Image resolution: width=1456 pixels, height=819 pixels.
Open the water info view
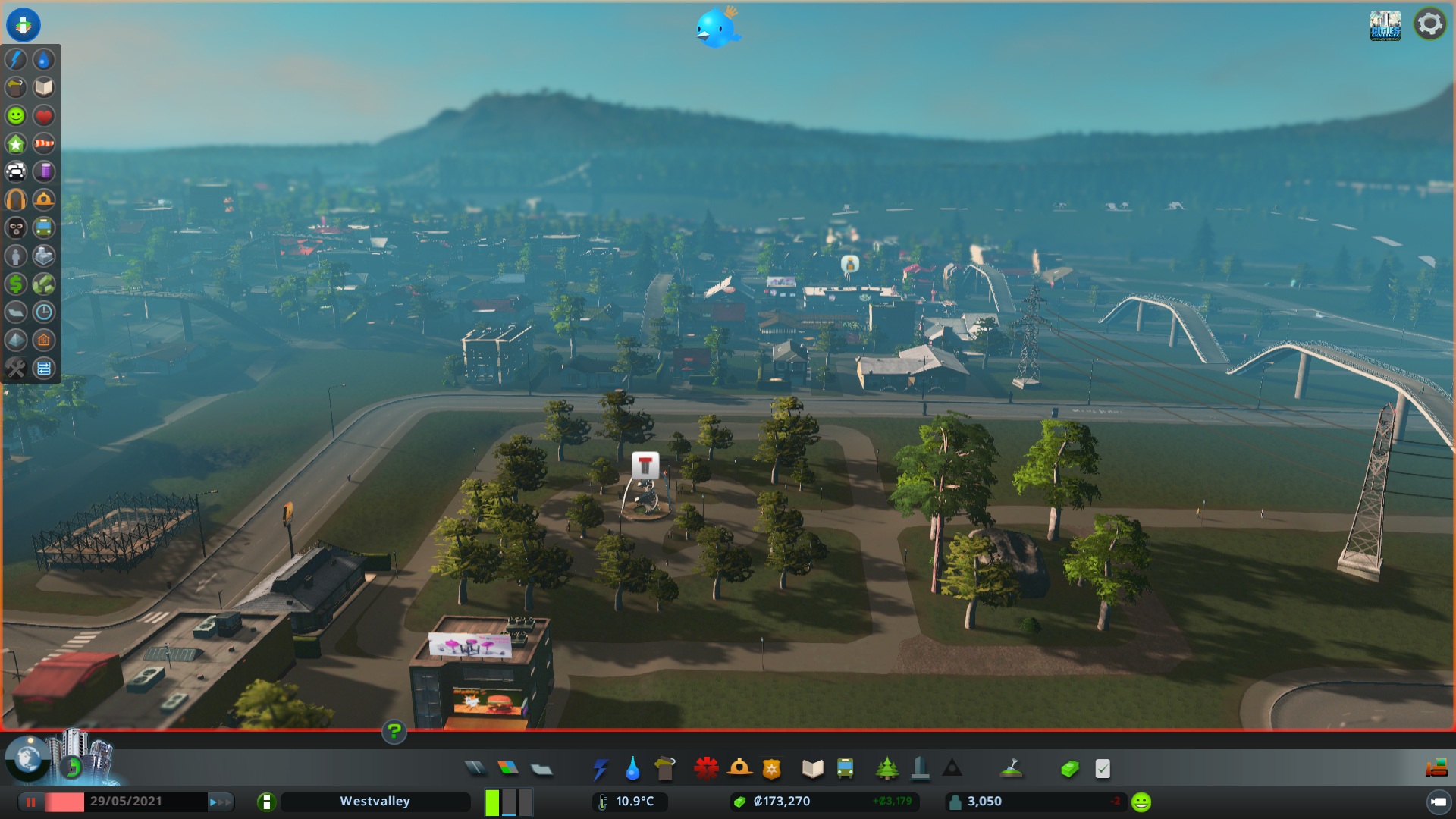44,61
